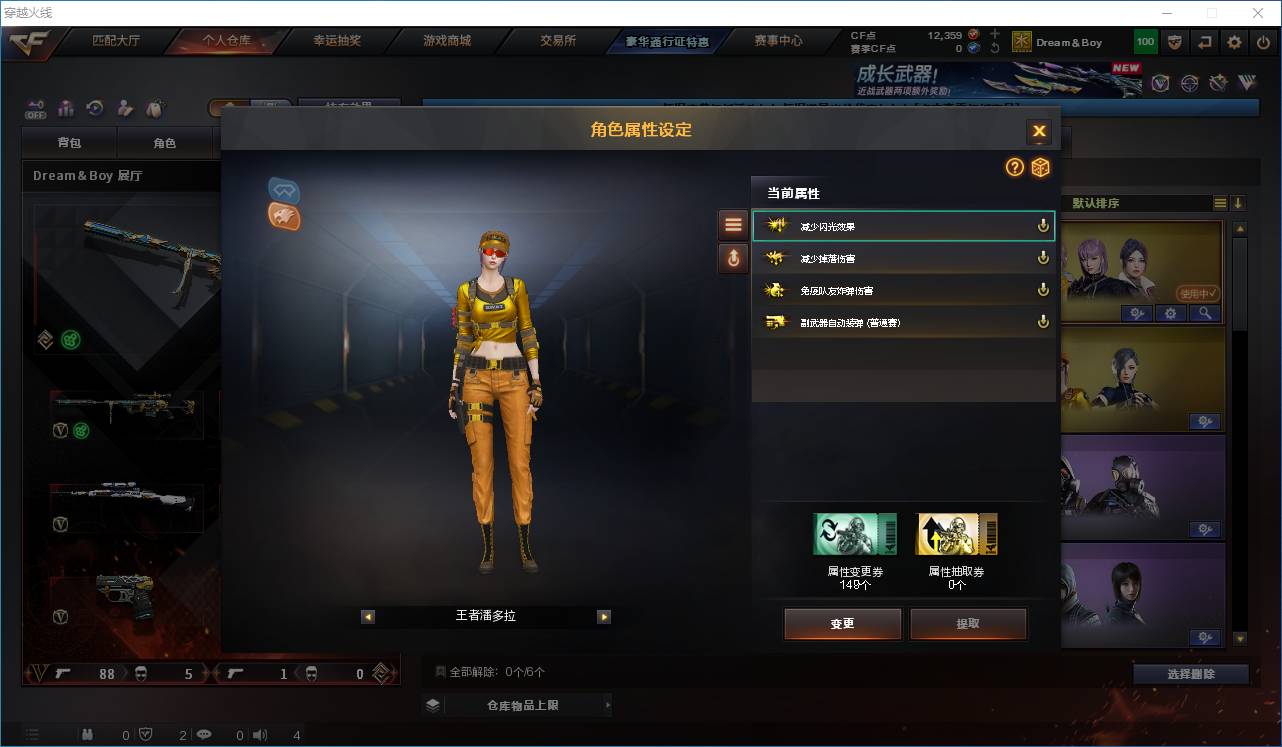Screen dimensions: 1282x747
Task: Click the power/exit icon at top right
Action: pyautogui.click(x=1262, y=42)
